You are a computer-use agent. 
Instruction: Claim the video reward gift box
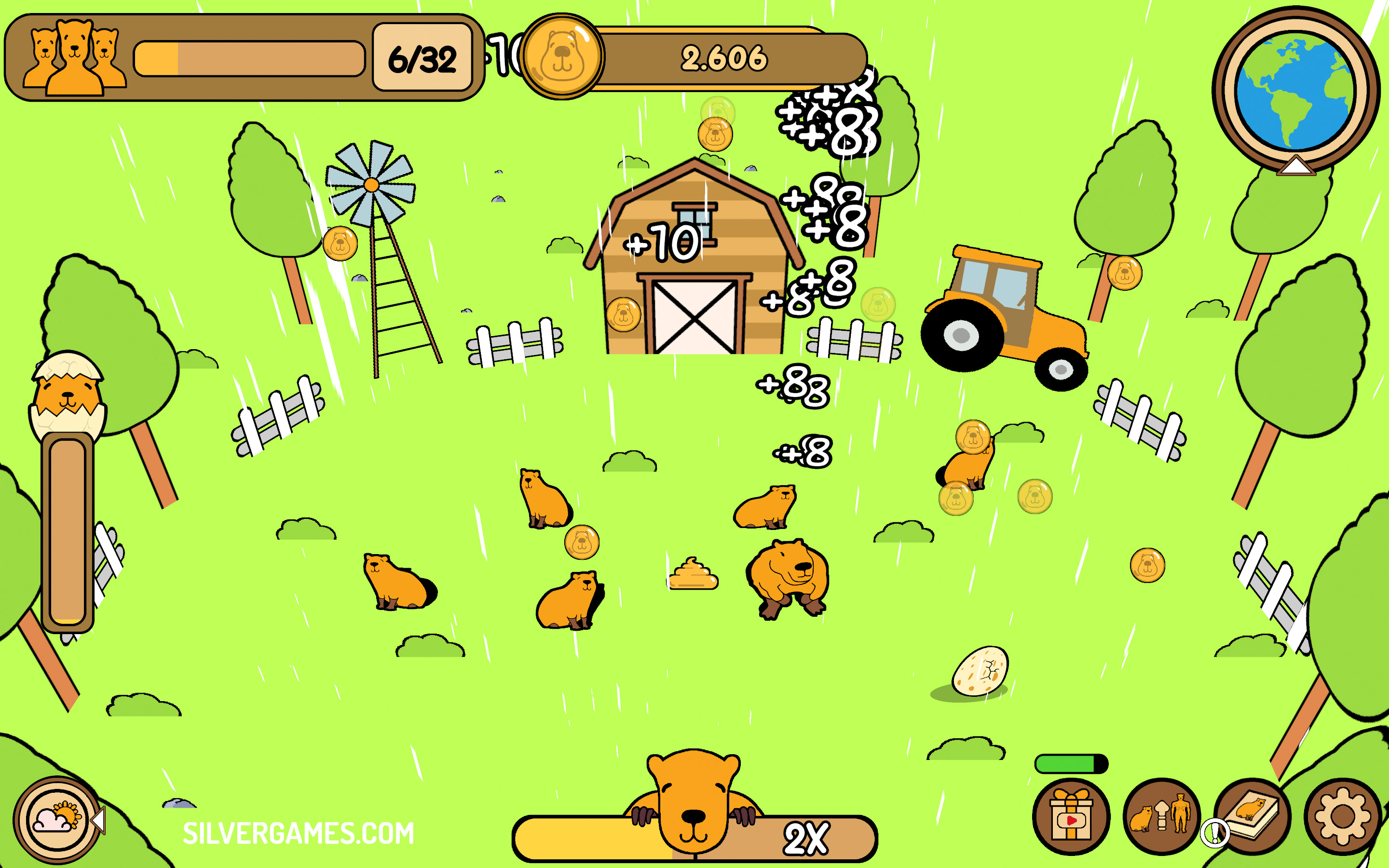1071,817
